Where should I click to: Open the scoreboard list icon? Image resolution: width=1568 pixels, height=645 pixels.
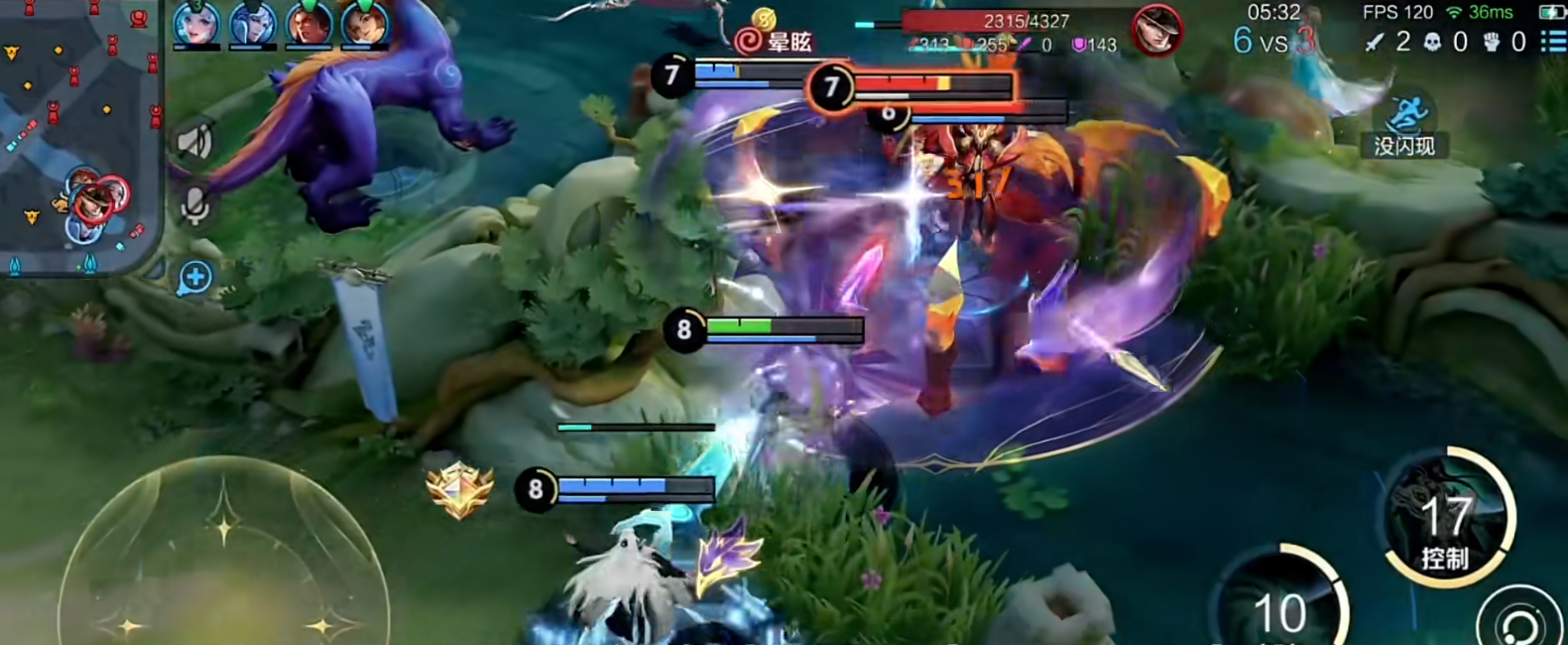1552,41
